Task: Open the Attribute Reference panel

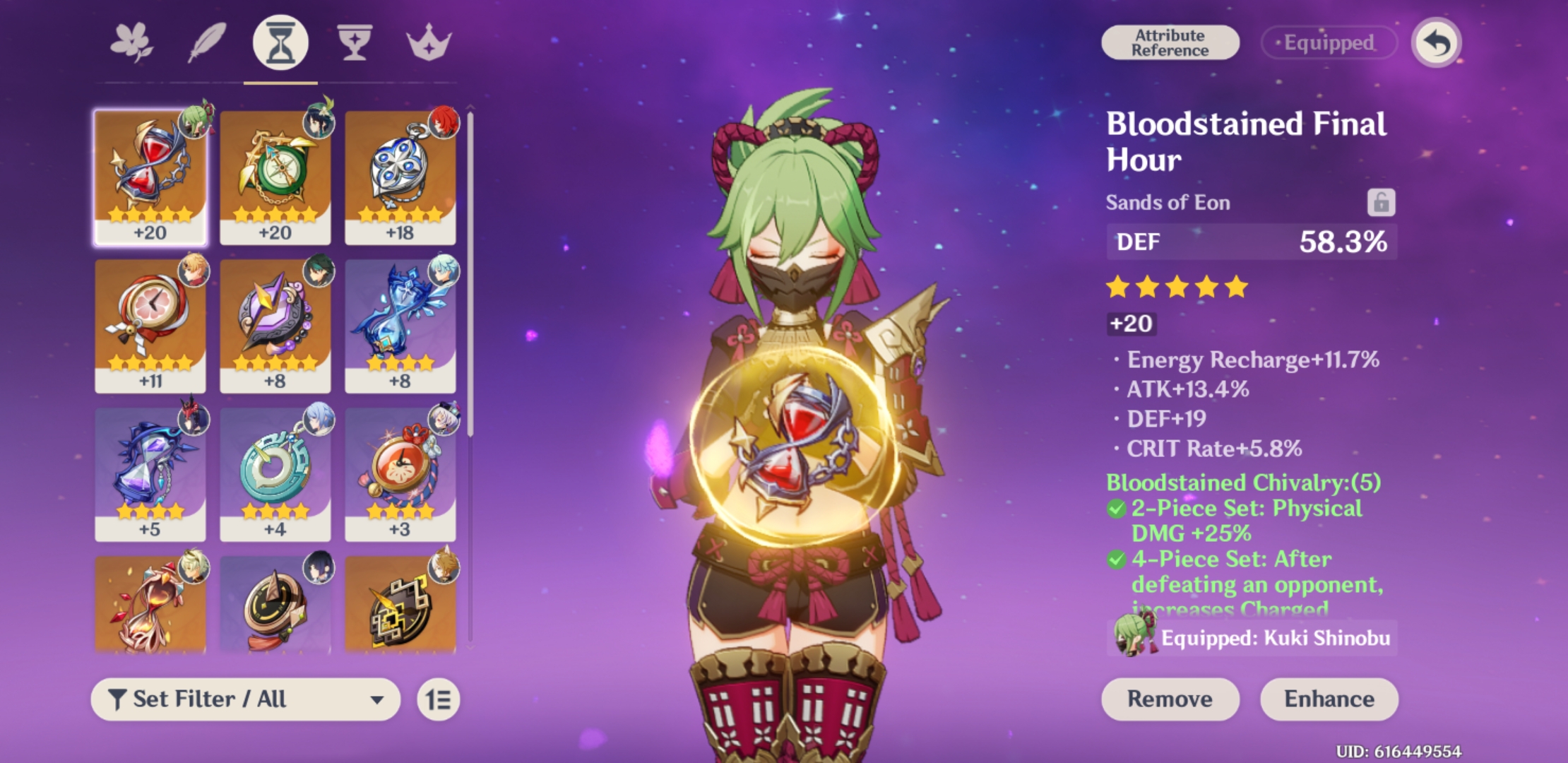Action: pos(1170,41)
